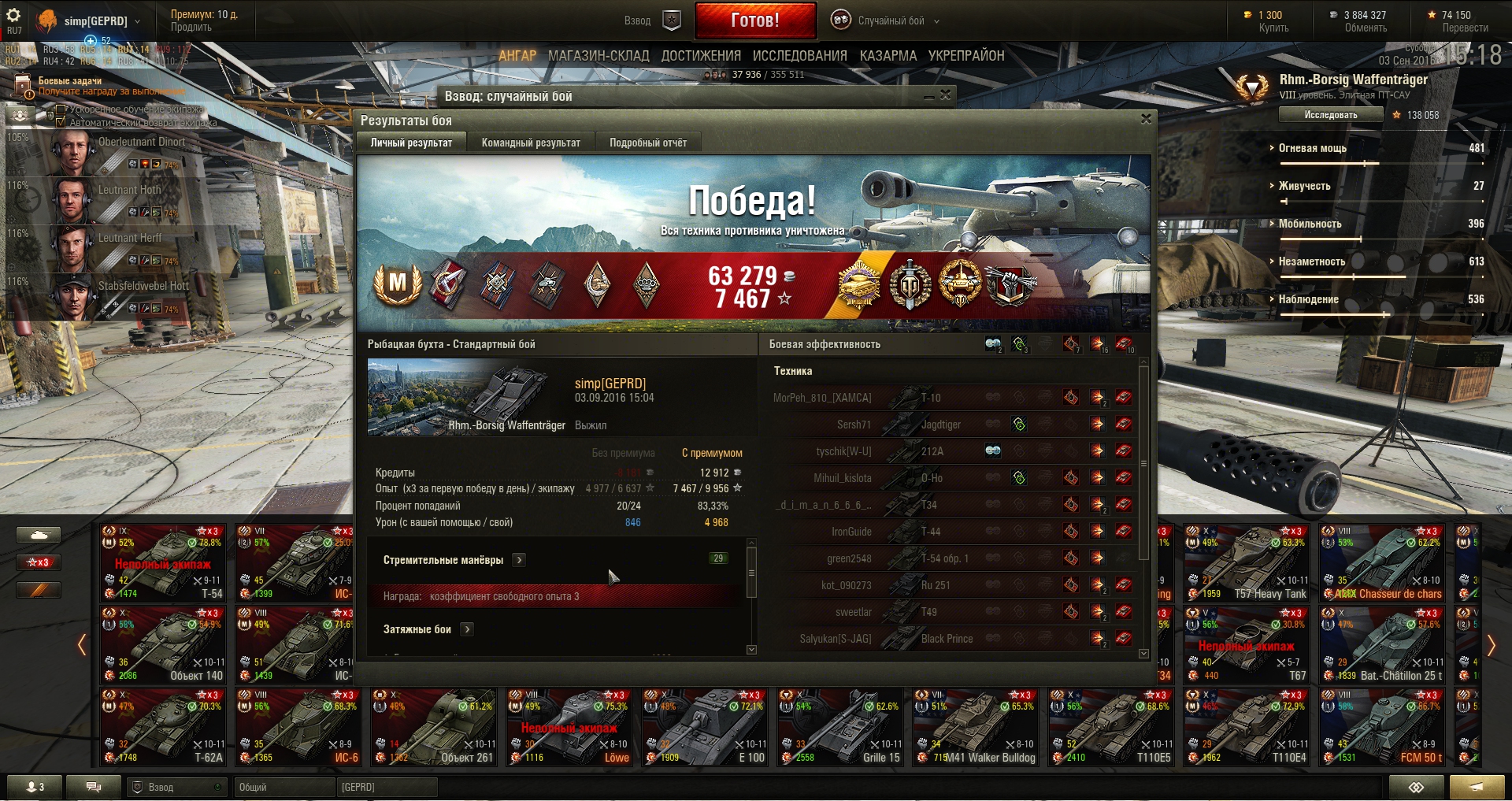Expand the Затяжные бои mission

[467, 629]
